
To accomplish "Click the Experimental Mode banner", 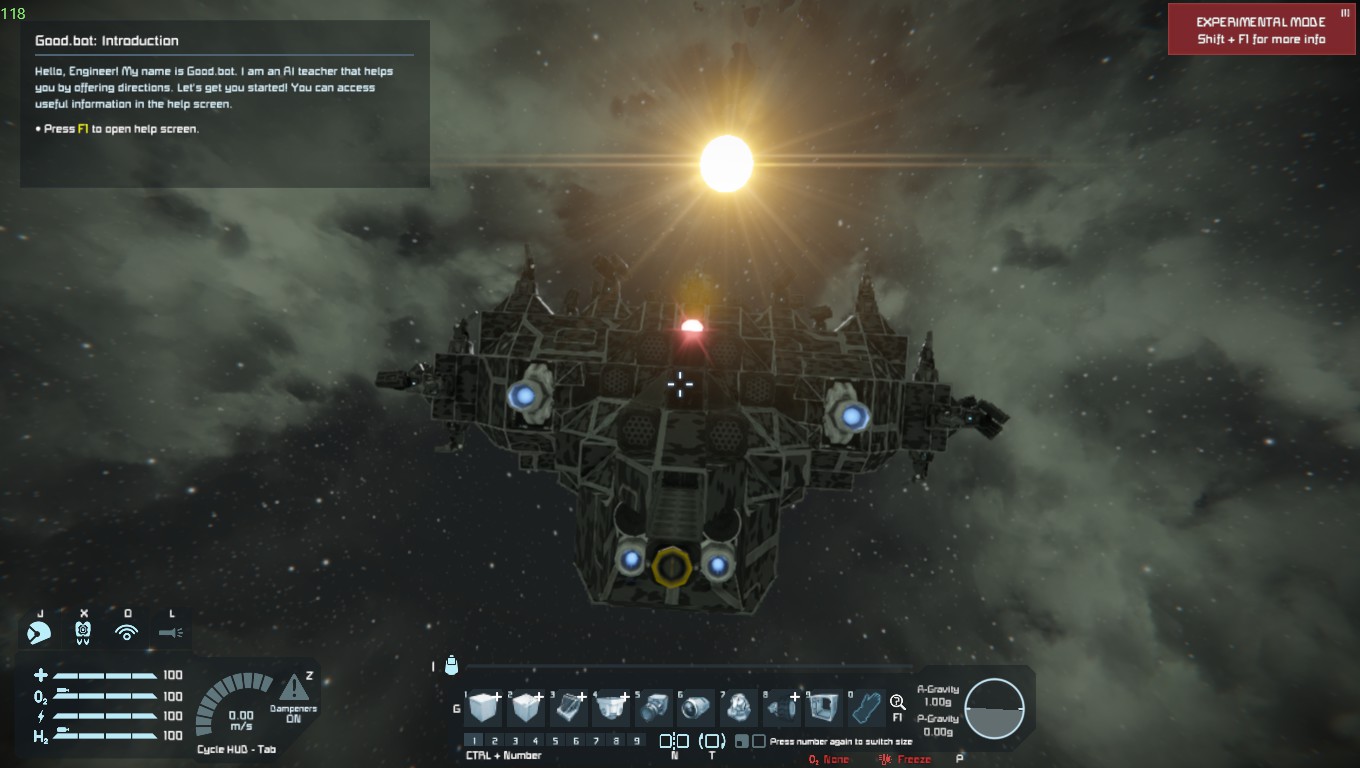I will pos(1261,30).
